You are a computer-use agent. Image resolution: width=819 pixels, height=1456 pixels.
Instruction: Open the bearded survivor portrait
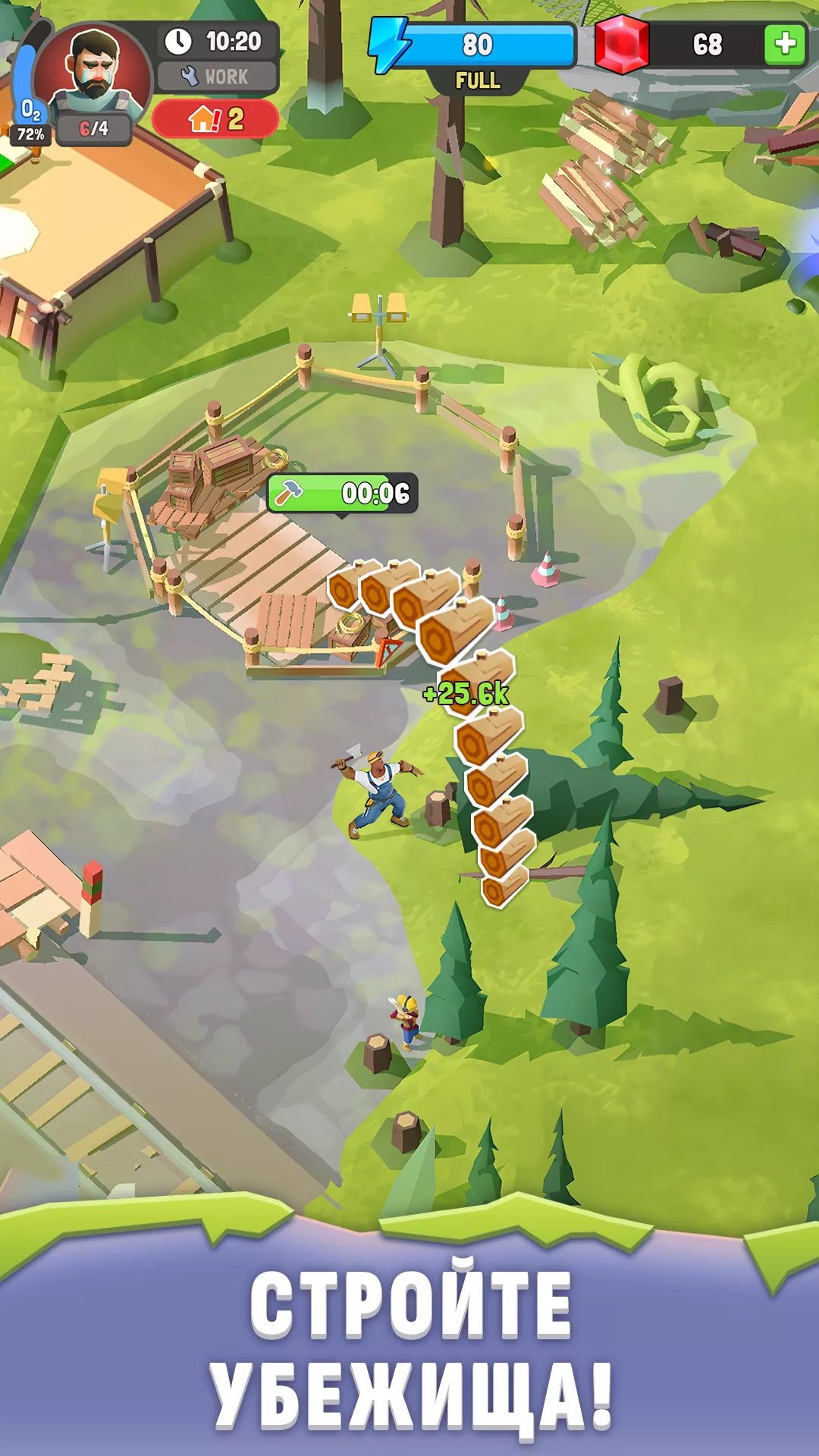coord(93,71)
